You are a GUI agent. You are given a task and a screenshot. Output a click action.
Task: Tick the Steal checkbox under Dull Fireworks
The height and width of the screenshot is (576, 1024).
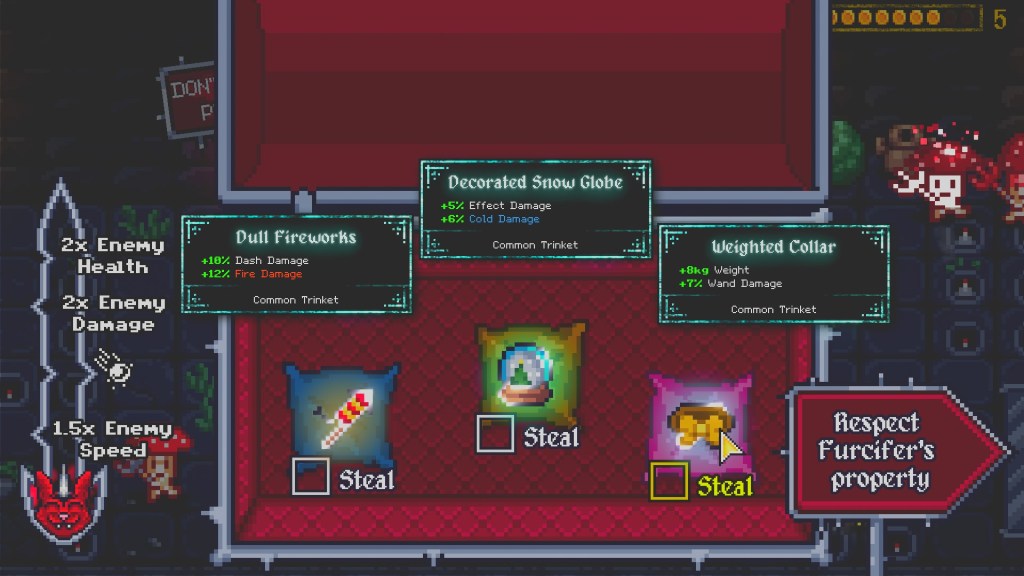[x=310, y=476]
